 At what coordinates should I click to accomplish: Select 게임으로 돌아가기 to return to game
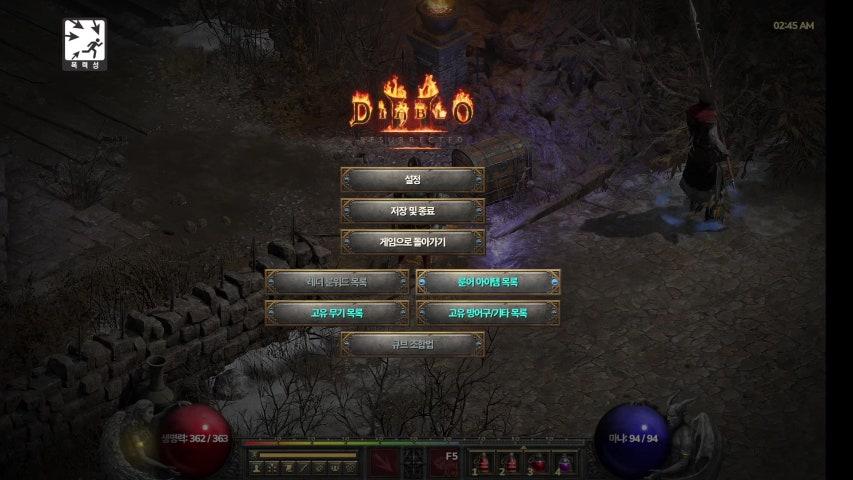412,242
